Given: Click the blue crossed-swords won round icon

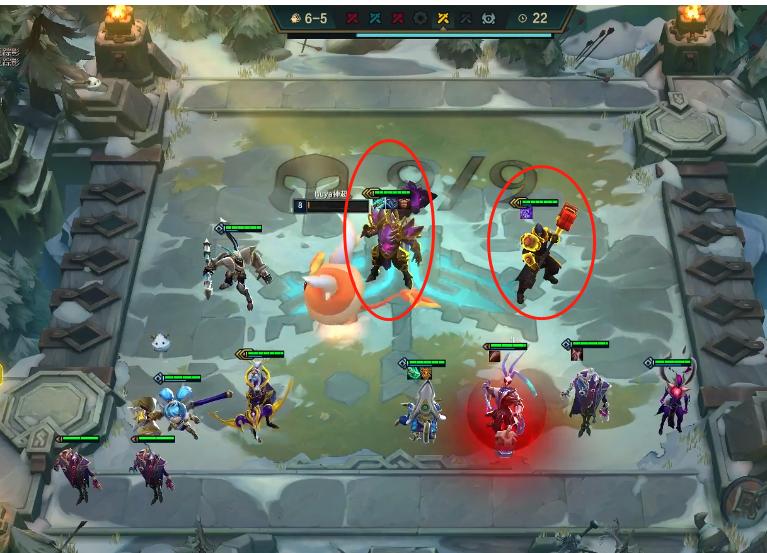Looking at the screenshot, I should click(x=374, y=19).
